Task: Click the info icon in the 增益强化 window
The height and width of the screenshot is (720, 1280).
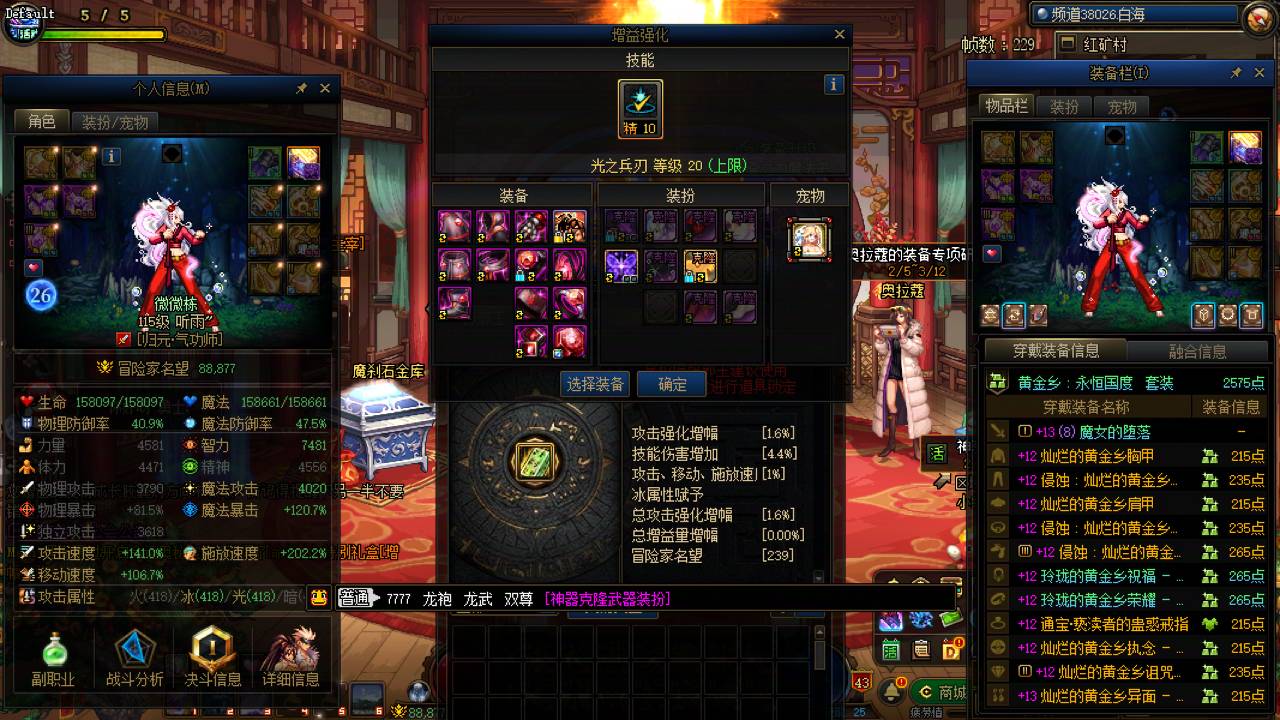Action: pos(834,84)
